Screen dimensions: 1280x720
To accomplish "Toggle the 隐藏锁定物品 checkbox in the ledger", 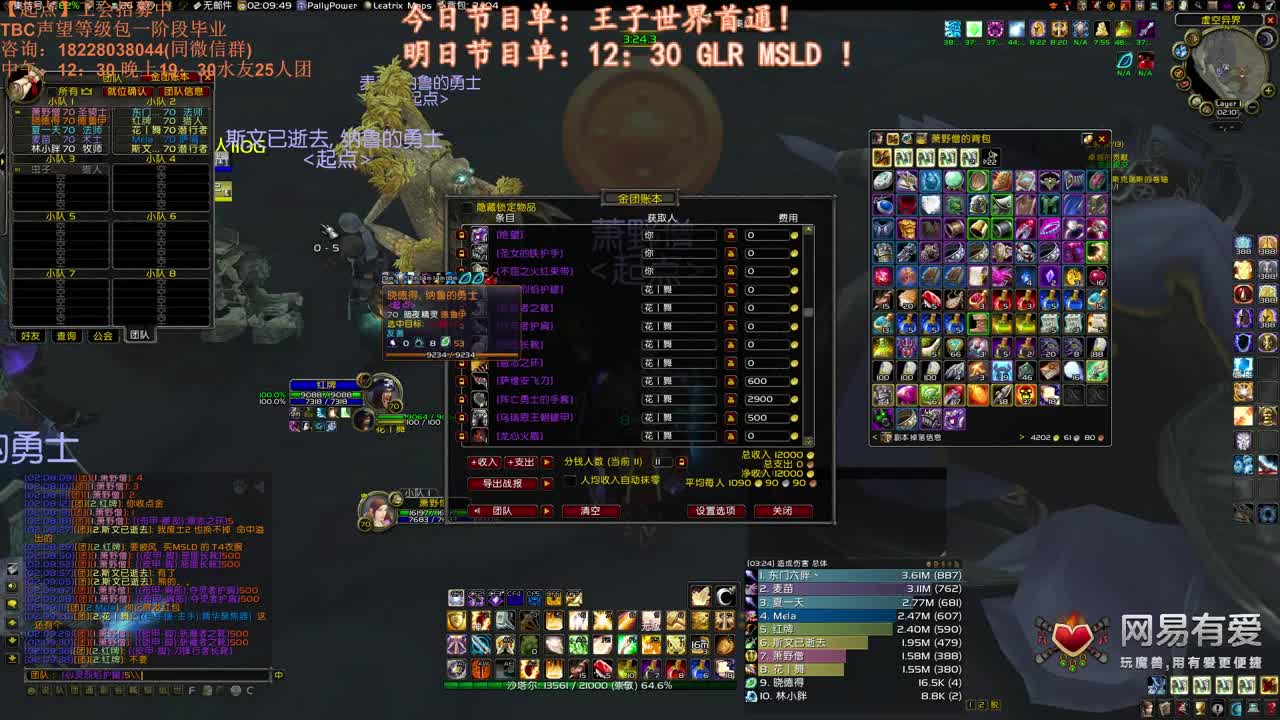I will [472, 203].
